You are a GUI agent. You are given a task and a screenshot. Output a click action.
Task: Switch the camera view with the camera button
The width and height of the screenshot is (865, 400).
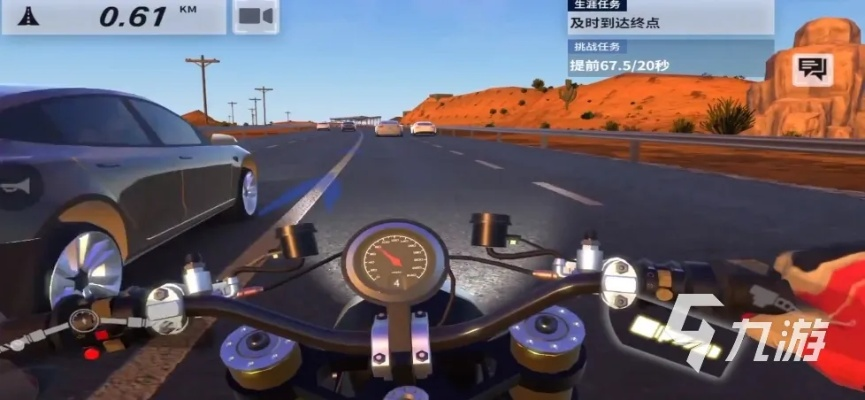tap(256, 17)
